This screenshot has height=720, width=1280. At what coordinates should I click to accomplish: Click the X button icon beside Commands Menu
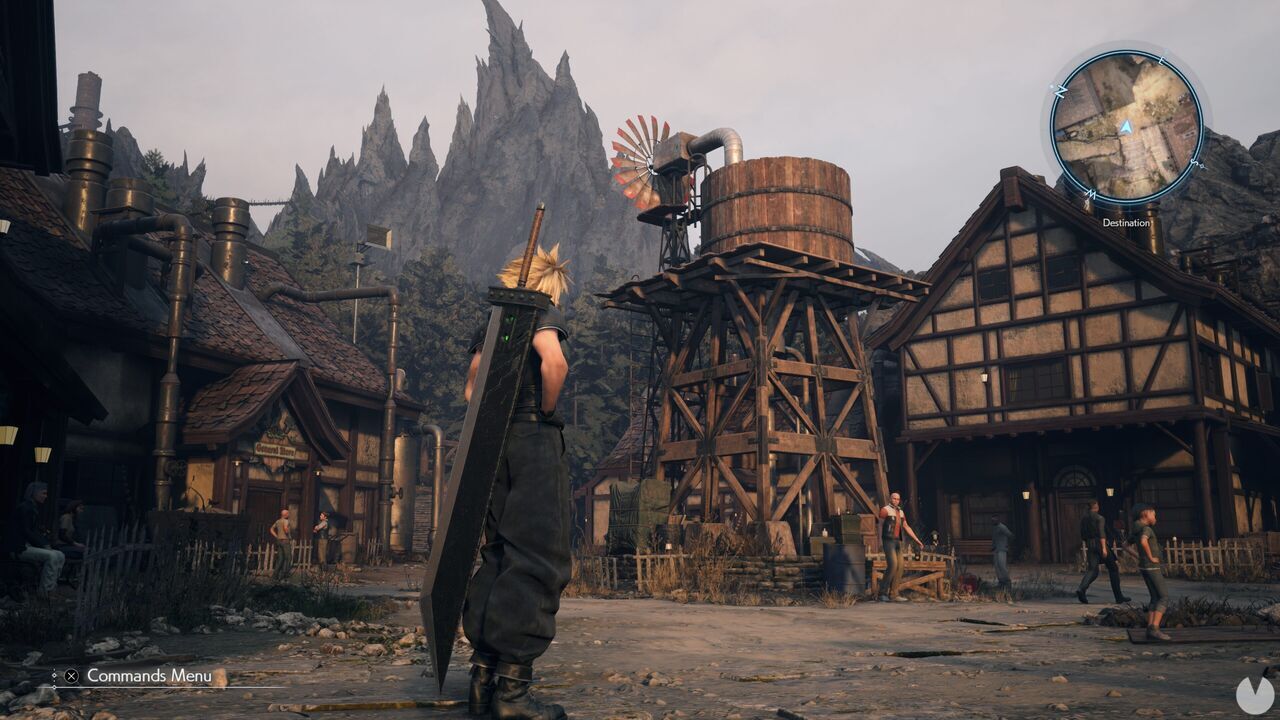point(70,676)
